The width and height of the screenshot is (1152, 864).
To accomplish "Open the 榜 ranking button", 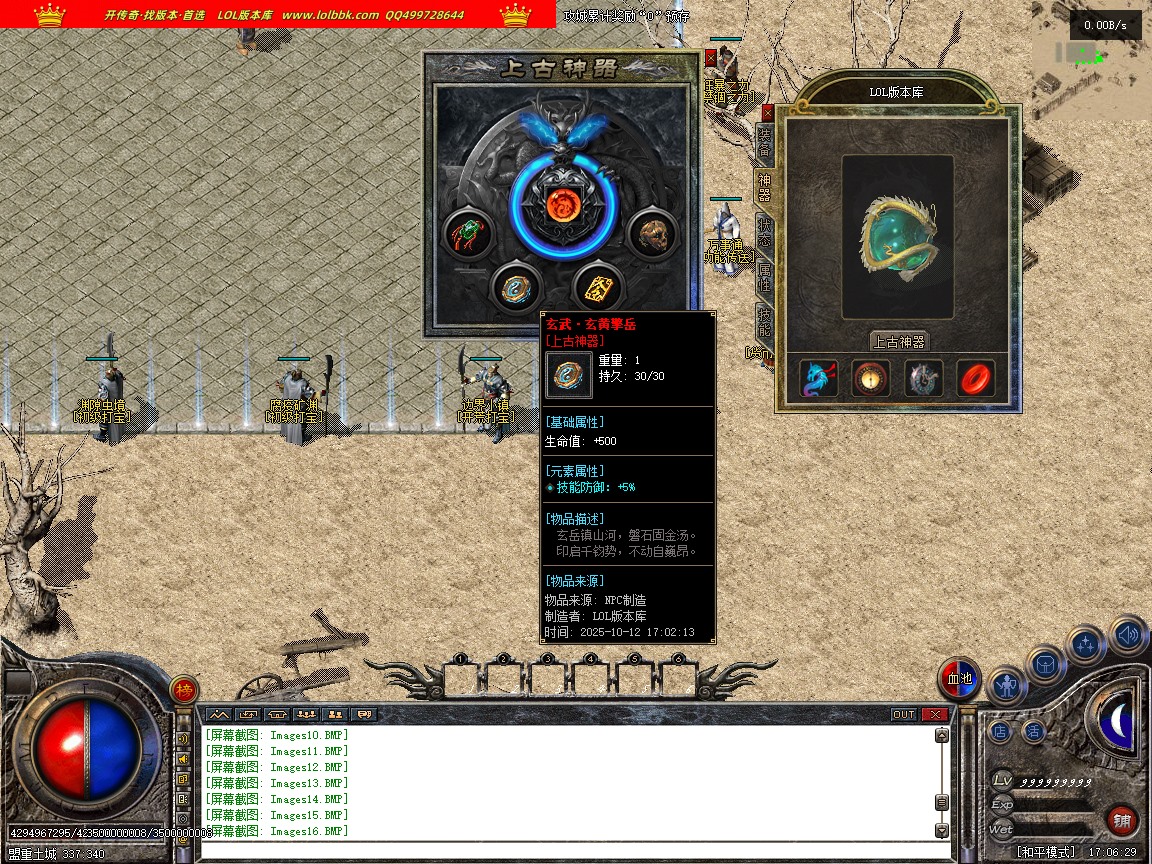I will click(183, 690).
